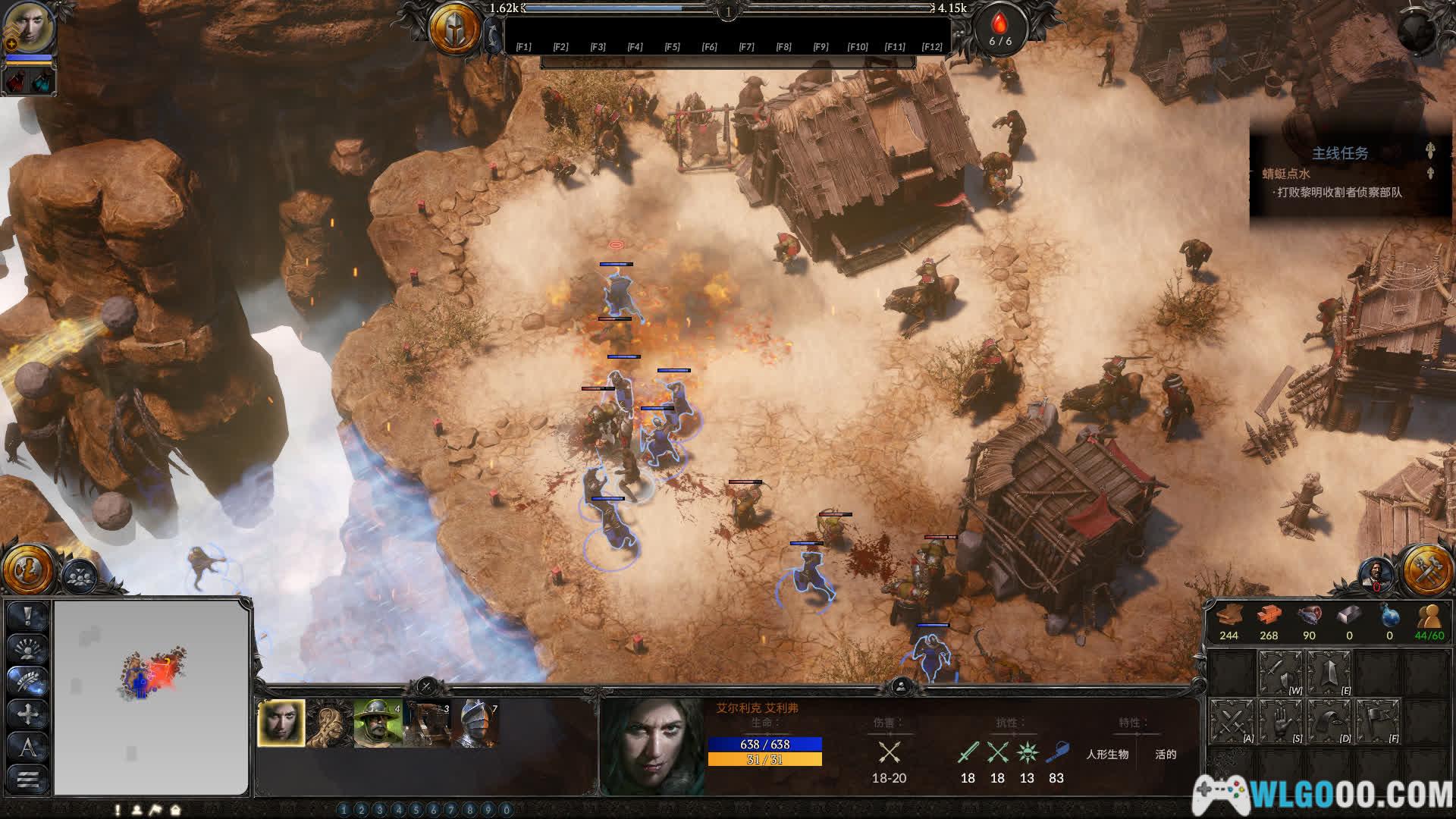
Task: Click the main quest tracker header
Action: click(x=1340, y=153)
